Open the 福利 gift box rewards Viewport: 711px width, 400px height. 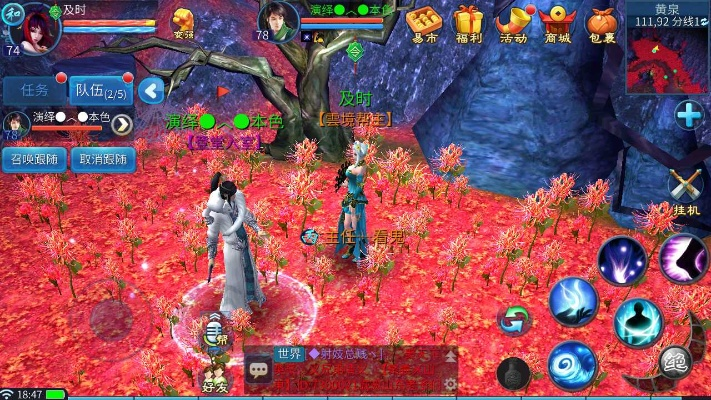click(x=469, y=23)
